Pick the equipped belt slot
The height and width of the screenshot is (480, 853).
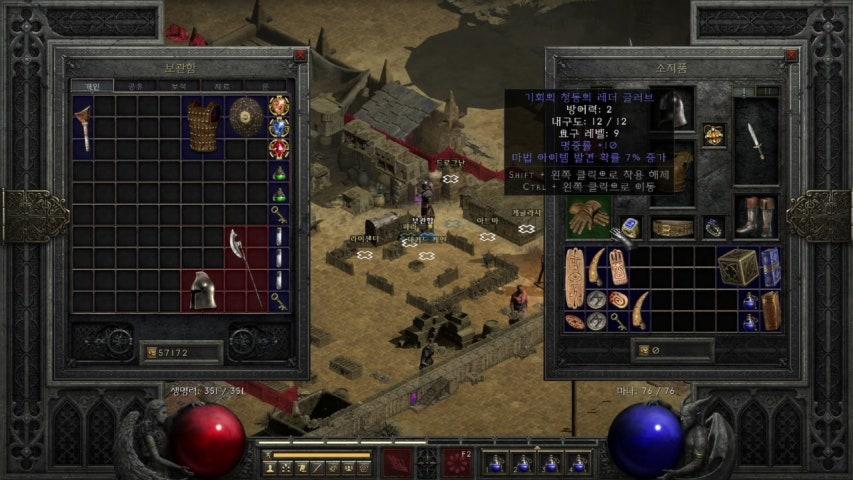click(672, 228)
